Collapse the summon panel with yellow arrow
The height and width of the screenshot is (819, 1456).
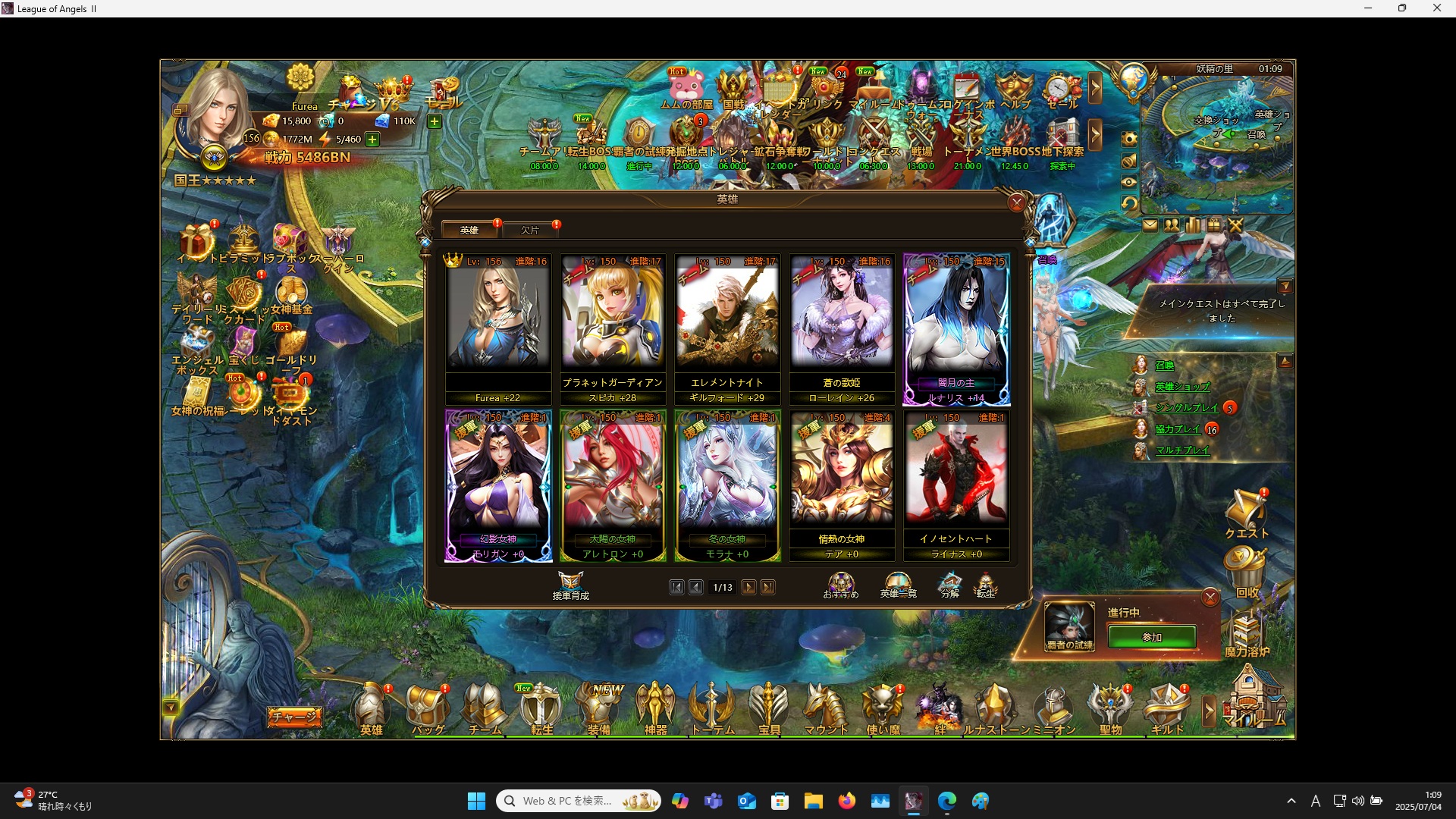[1285, 362]
